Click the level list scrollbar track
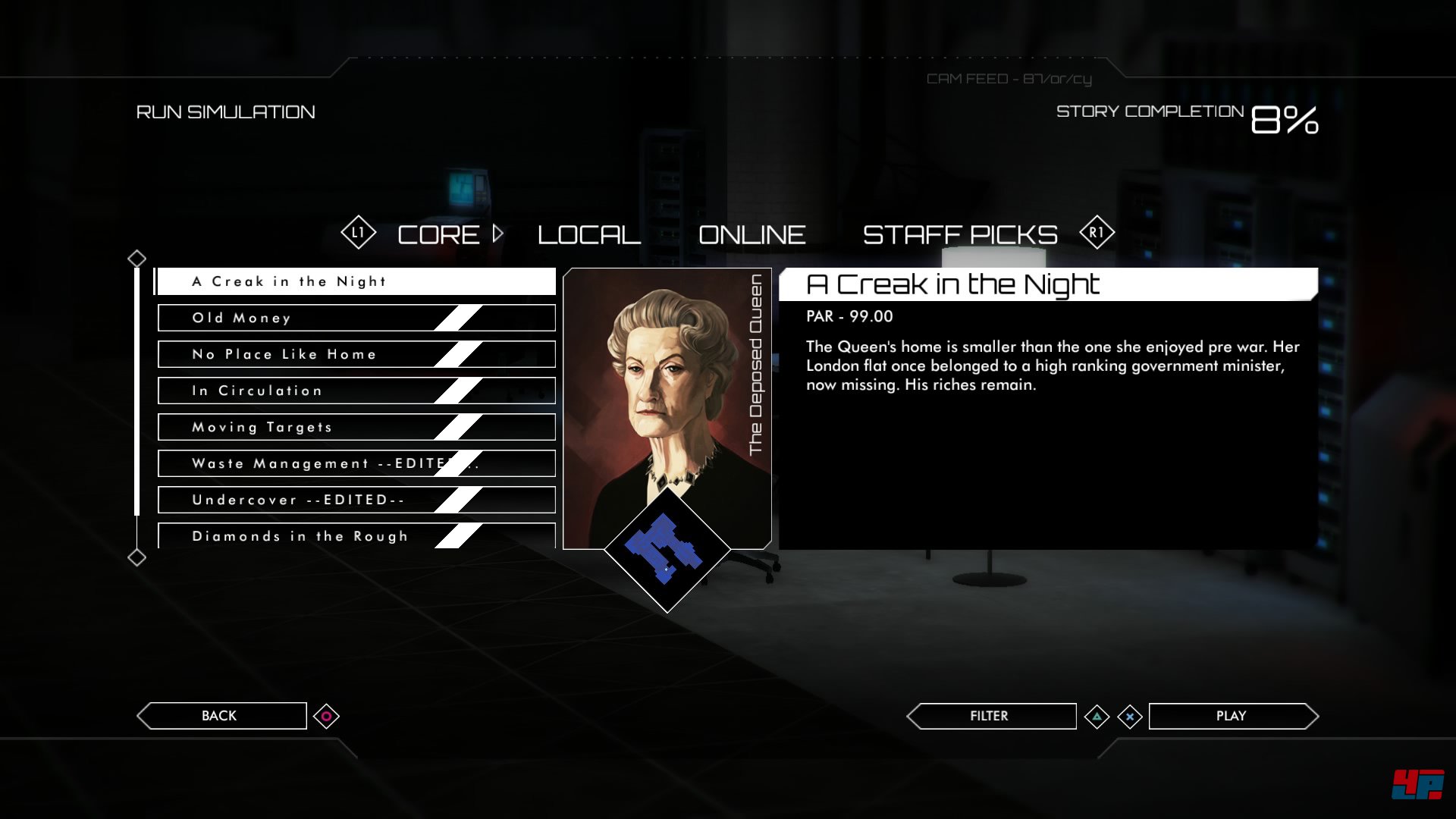The image size is (1456, 819). click(x=137, y=409)
